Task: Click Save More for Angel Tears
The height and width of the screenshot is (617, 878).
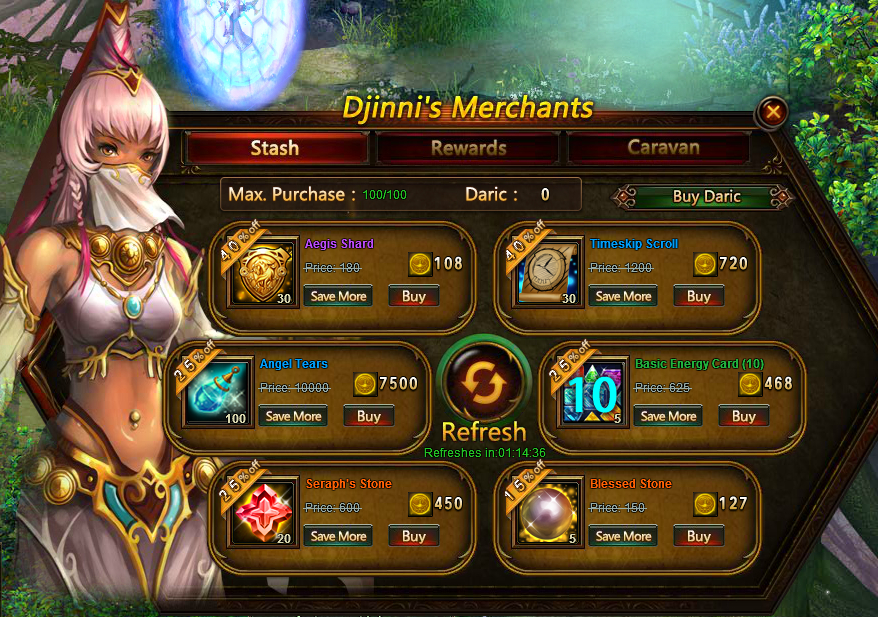Action: pyautogui.click(x=293, y=416)
